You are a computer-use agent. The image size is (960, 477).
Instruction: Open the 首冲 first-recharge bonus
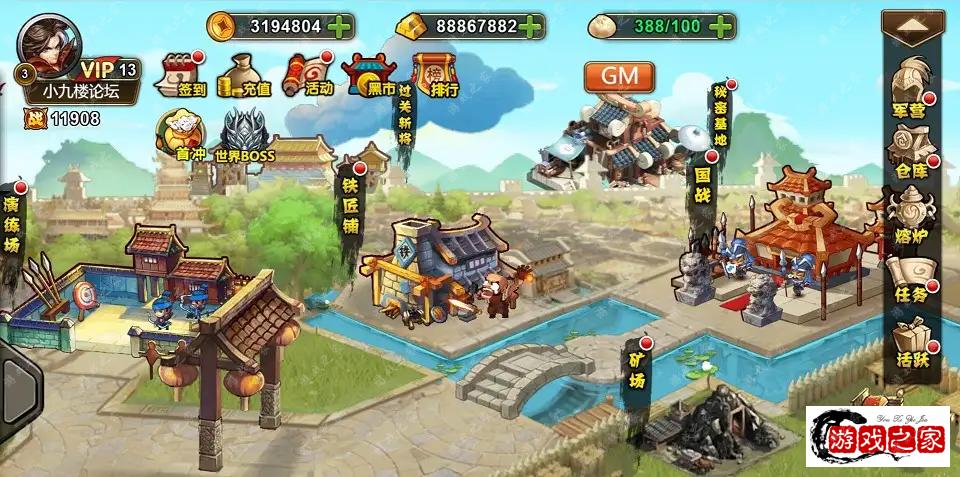pyautogui.click(x=182, y=135)
